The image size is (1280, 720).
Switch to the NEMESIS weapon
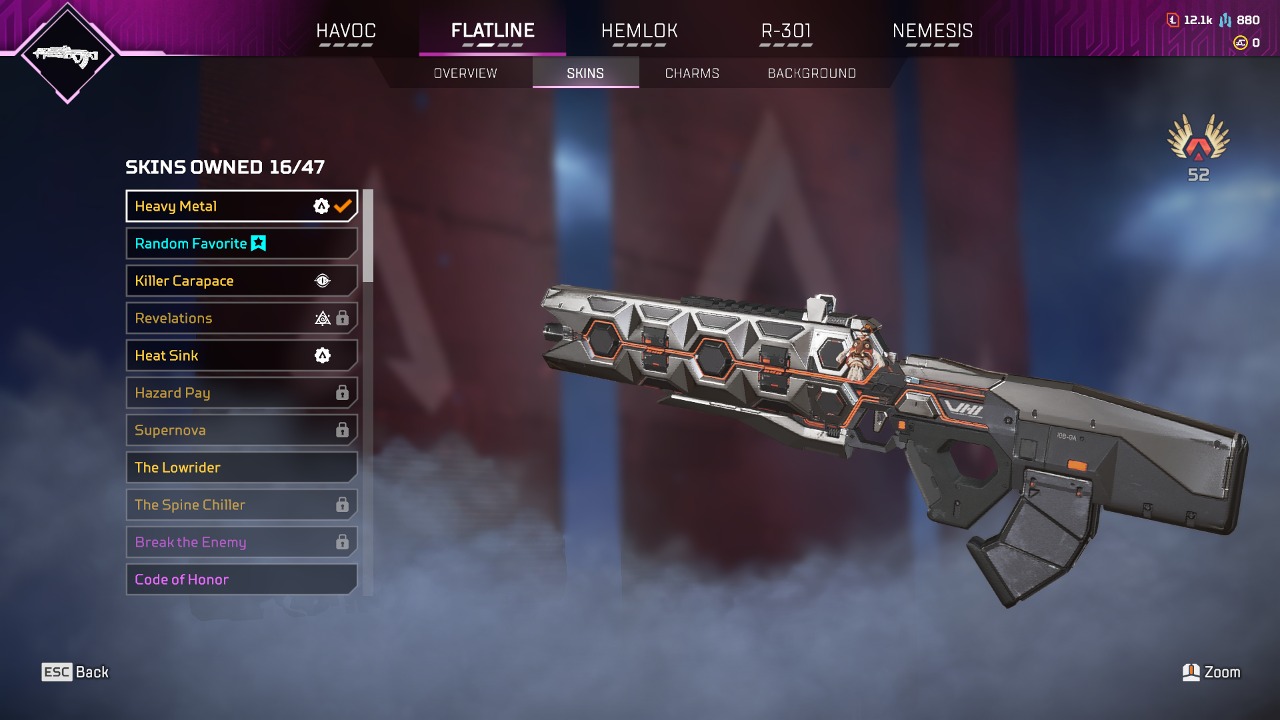point(932,31)
